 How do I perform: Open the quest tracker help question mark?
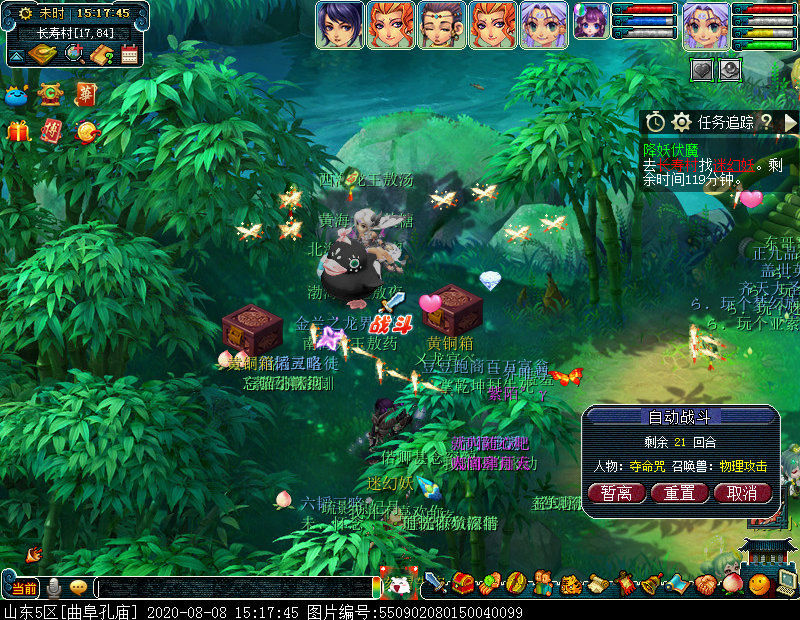tap(766, 122)
